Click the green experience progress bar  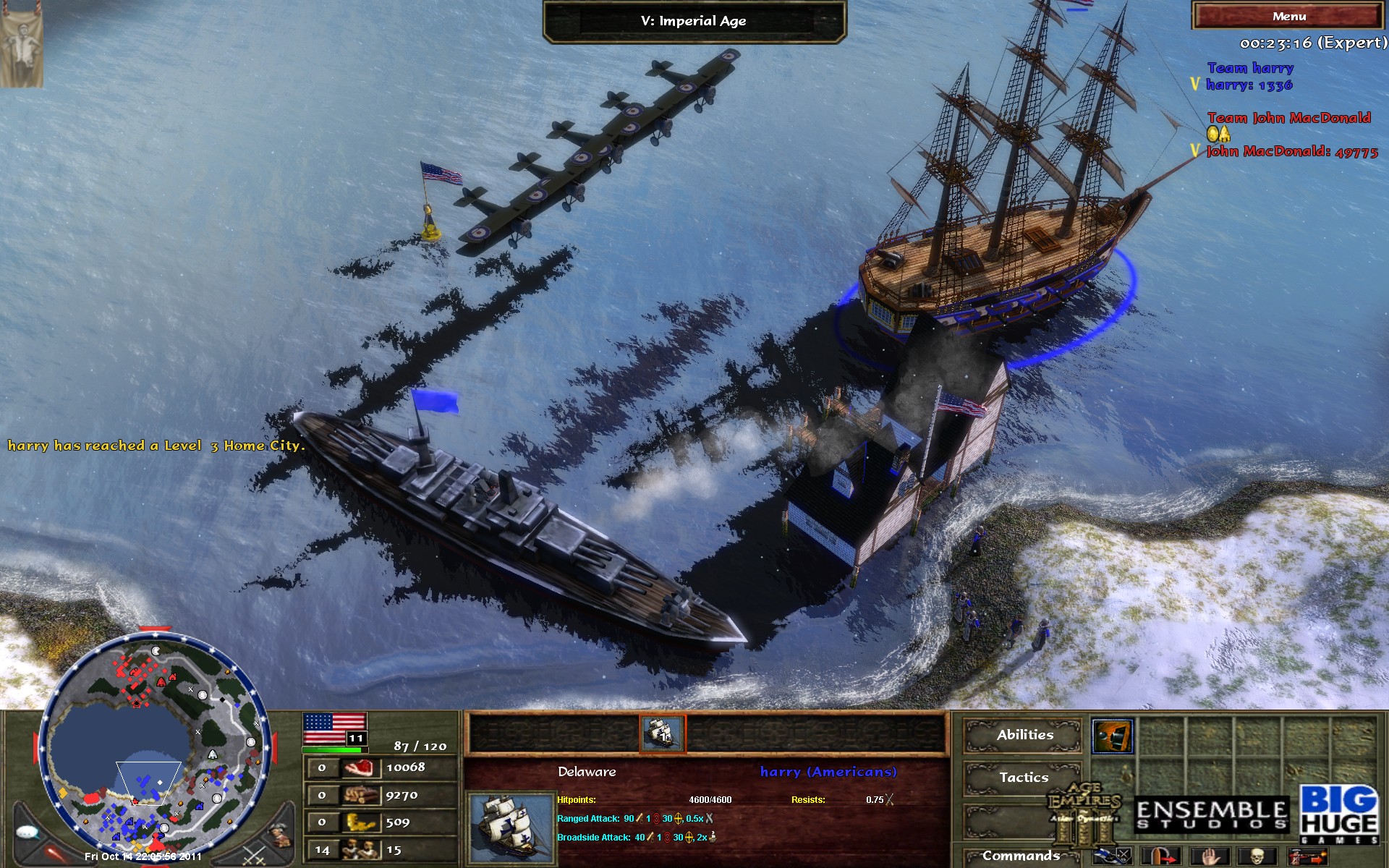[x=333, y=749]
